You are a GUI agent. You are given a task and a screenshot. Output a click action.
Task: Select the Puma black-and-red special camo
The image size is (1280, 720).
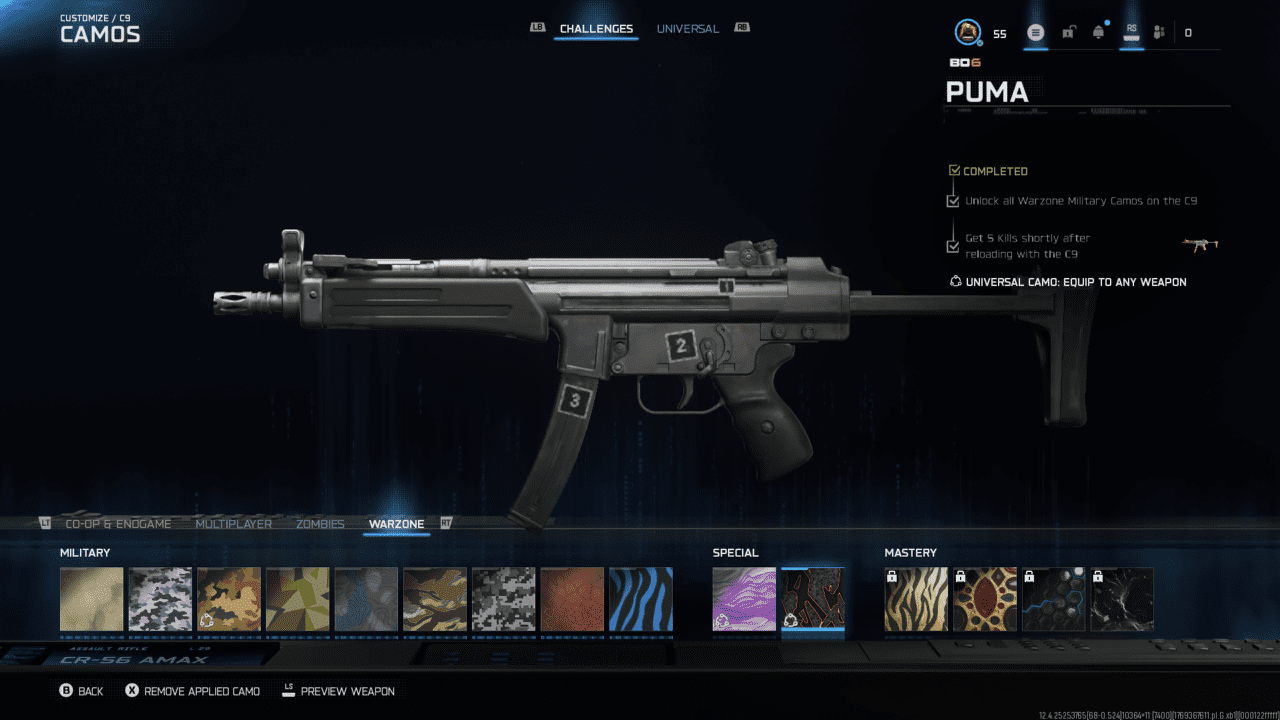coord(813,599)
